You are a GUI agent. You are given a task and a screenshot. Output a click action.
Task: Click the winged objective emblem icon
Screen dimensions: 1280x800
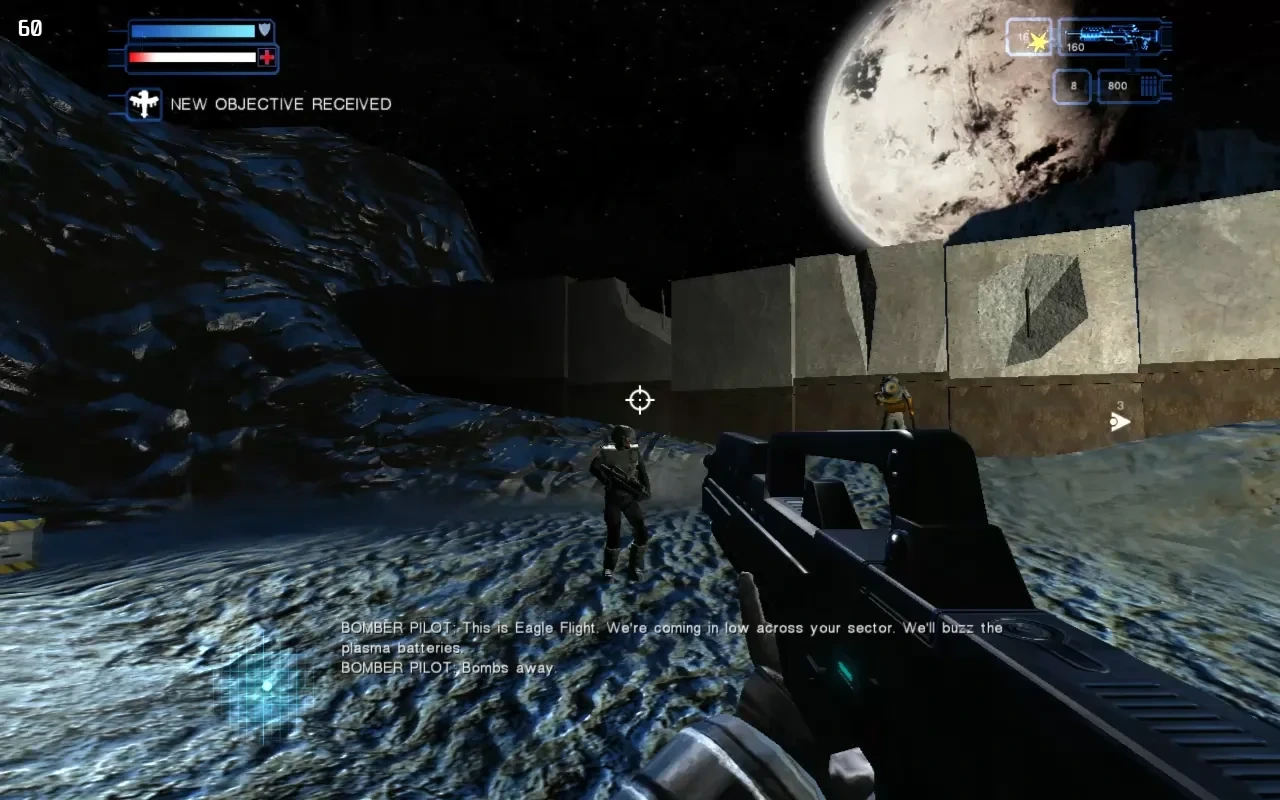pyautogui.click(x=144, y=104)
